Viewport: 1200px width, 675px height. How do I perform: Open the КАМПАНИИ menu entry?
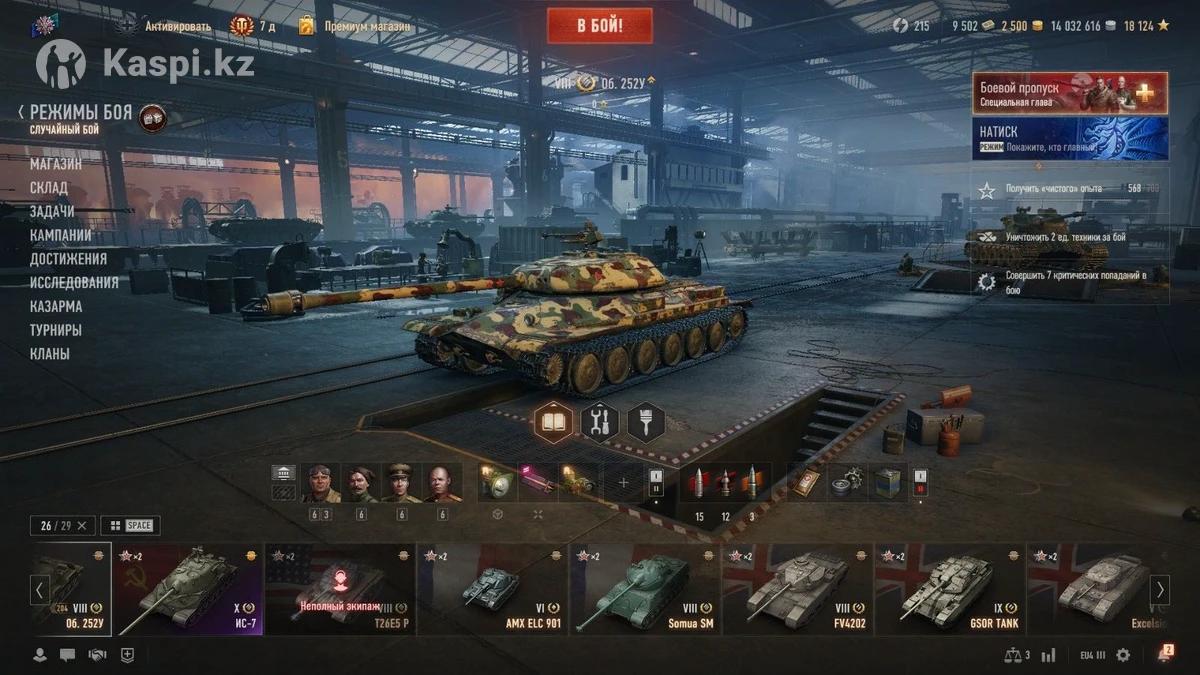61,235
